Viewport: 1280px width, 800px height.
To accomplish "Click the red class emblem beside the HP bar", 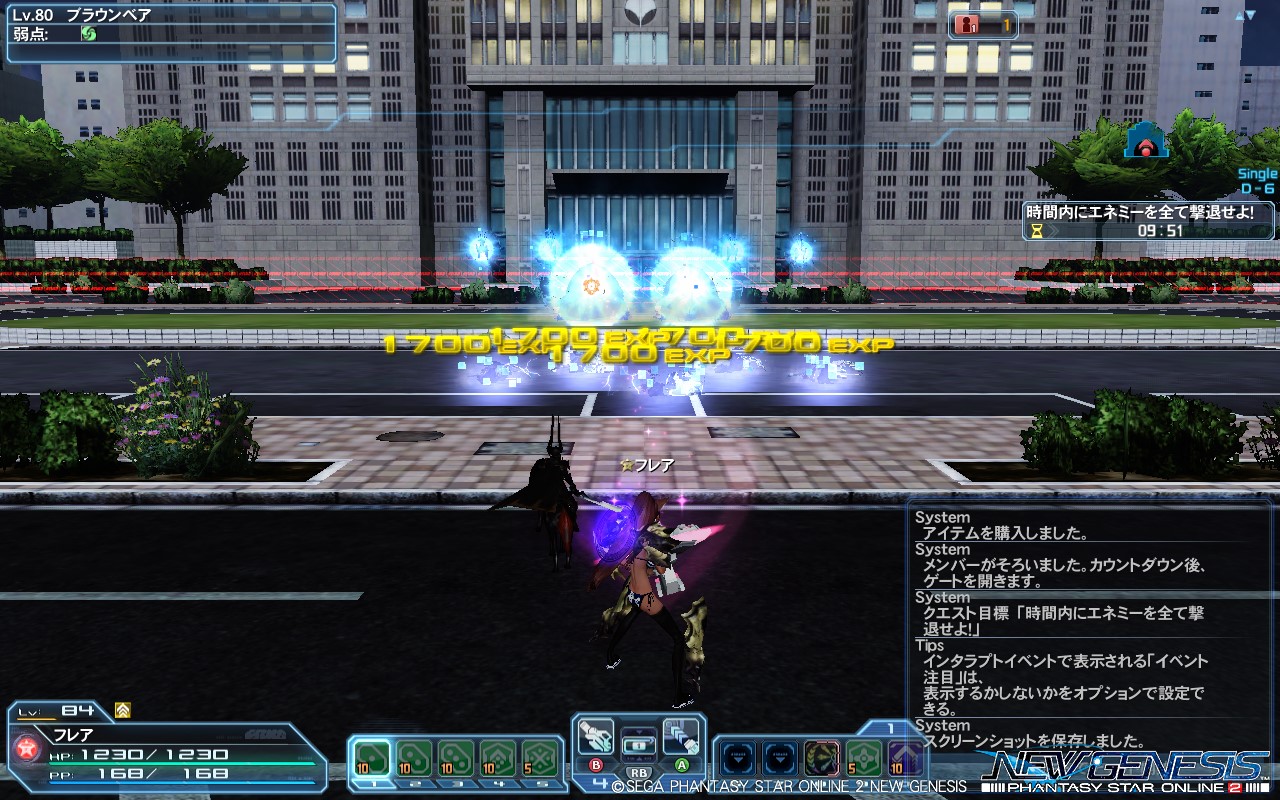I will click(25, 749).
